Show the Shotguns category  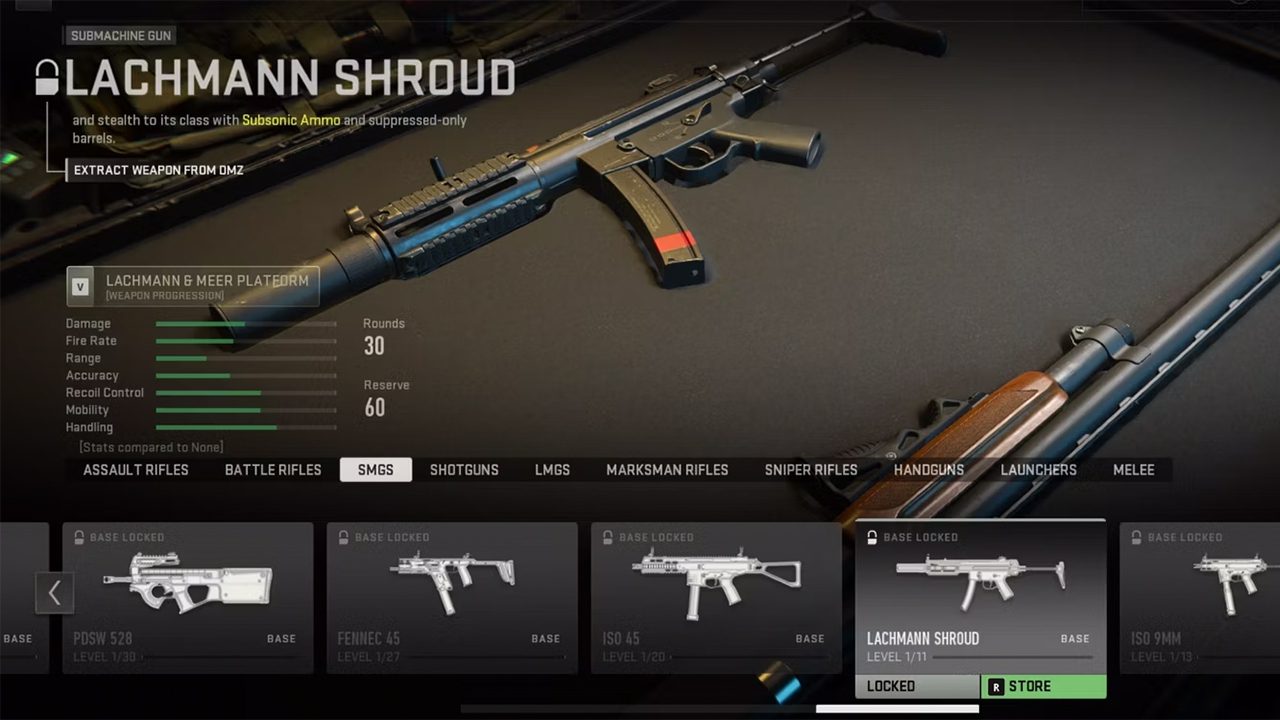[x=464, y=470]
